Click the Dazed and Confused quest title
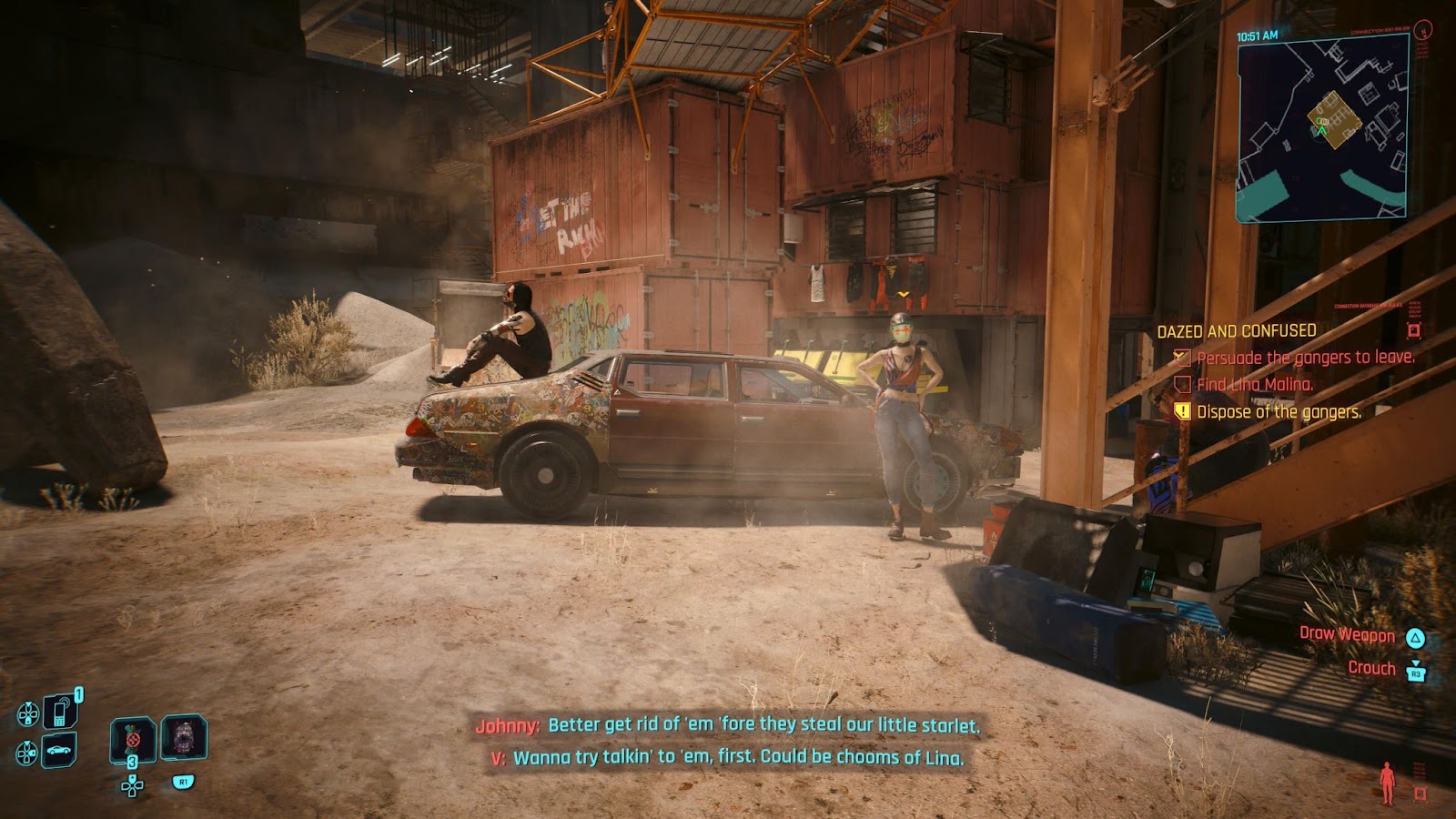This screenshot has width=1456, height=819. 1236,331
